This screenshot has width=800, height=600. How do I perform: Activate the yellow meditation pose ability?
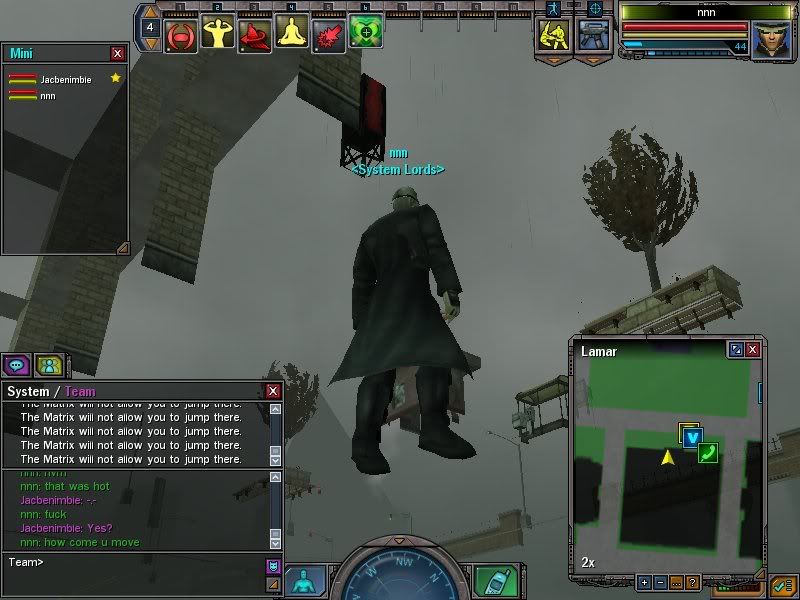291,34
